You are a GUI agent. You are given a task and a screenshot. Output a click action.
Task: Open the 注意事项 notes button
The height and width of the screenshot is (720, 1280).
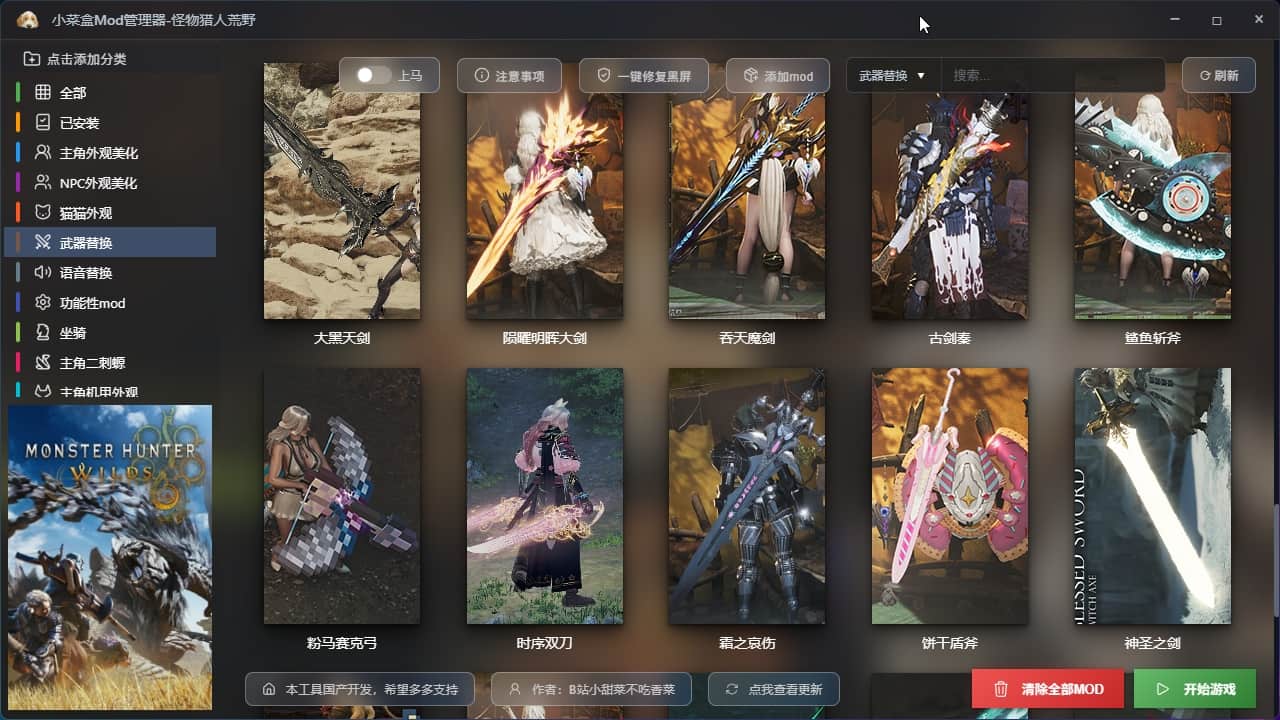(x=510, y=76)
